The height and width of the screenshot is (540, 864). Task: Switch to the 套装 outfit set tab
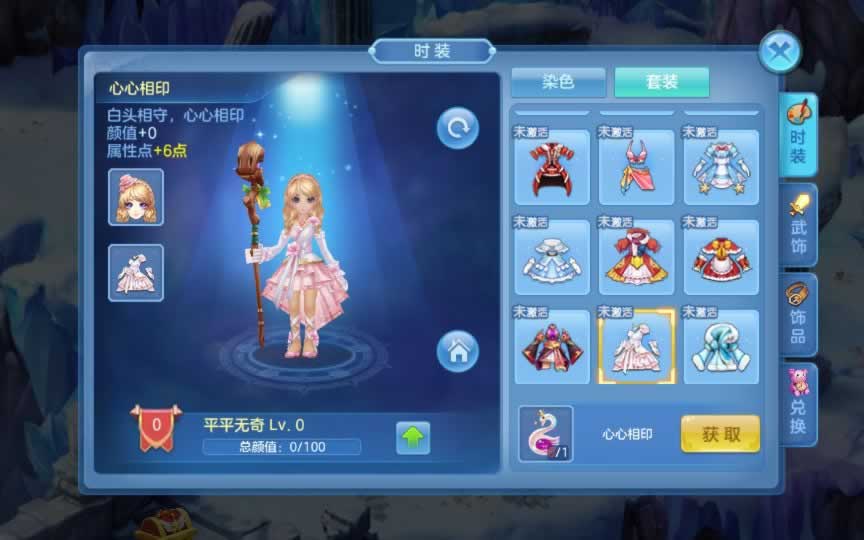(661, 82)
